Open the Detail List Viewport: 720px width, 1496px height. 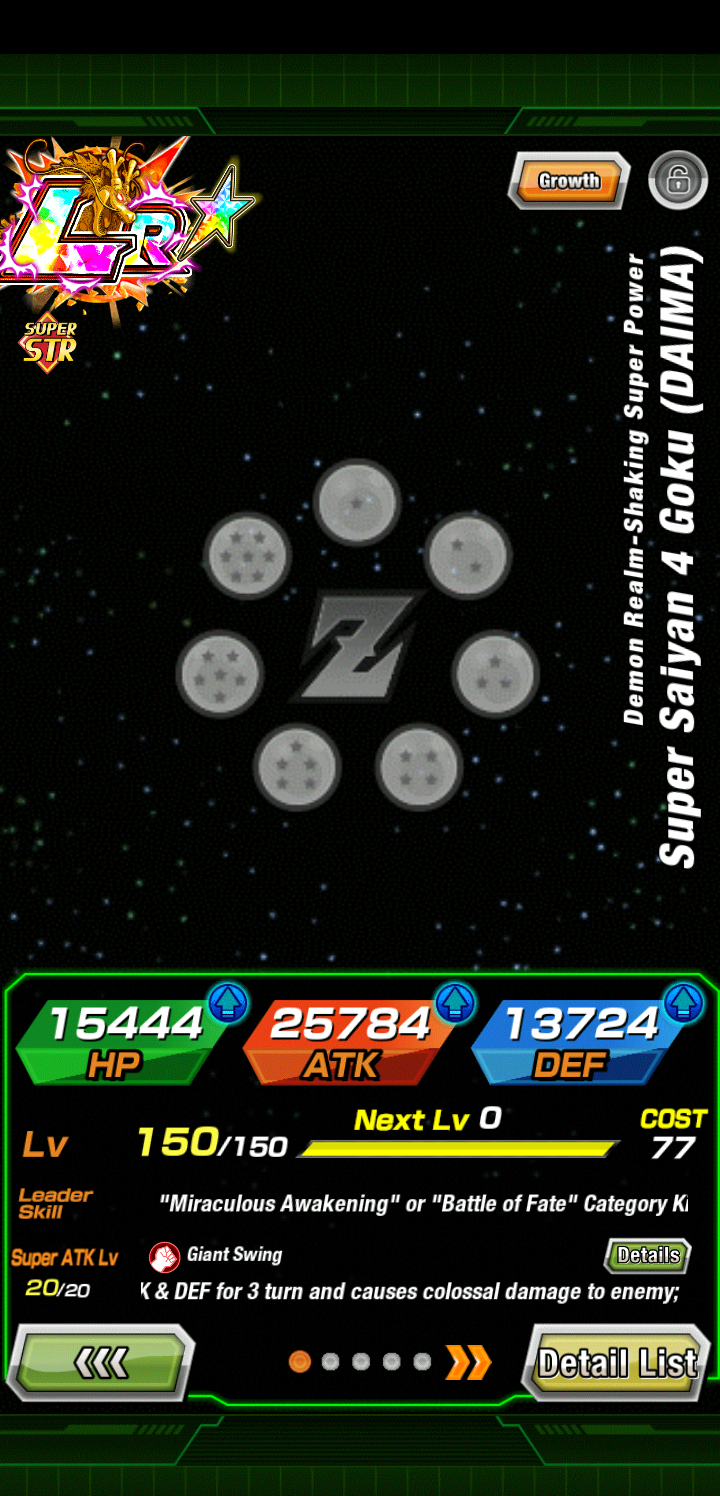coord(616,1362)
